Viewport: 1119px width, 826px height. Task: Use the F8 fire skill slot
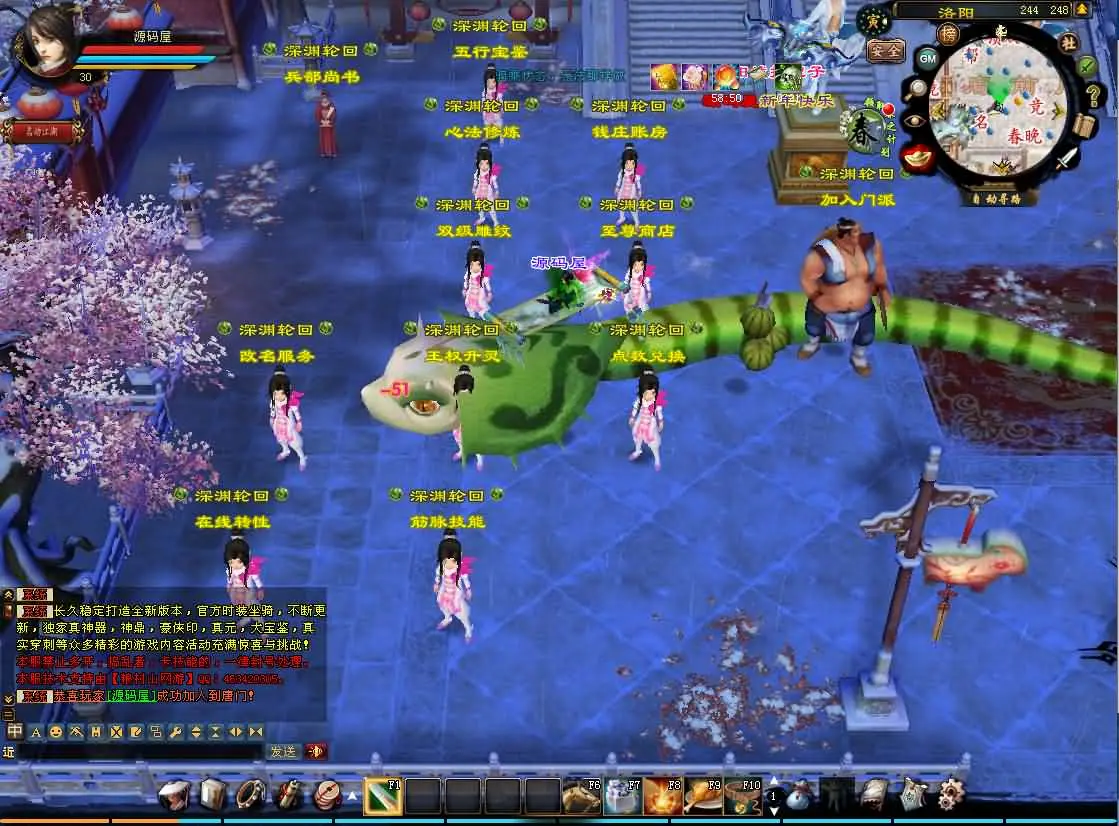point(662,796)
